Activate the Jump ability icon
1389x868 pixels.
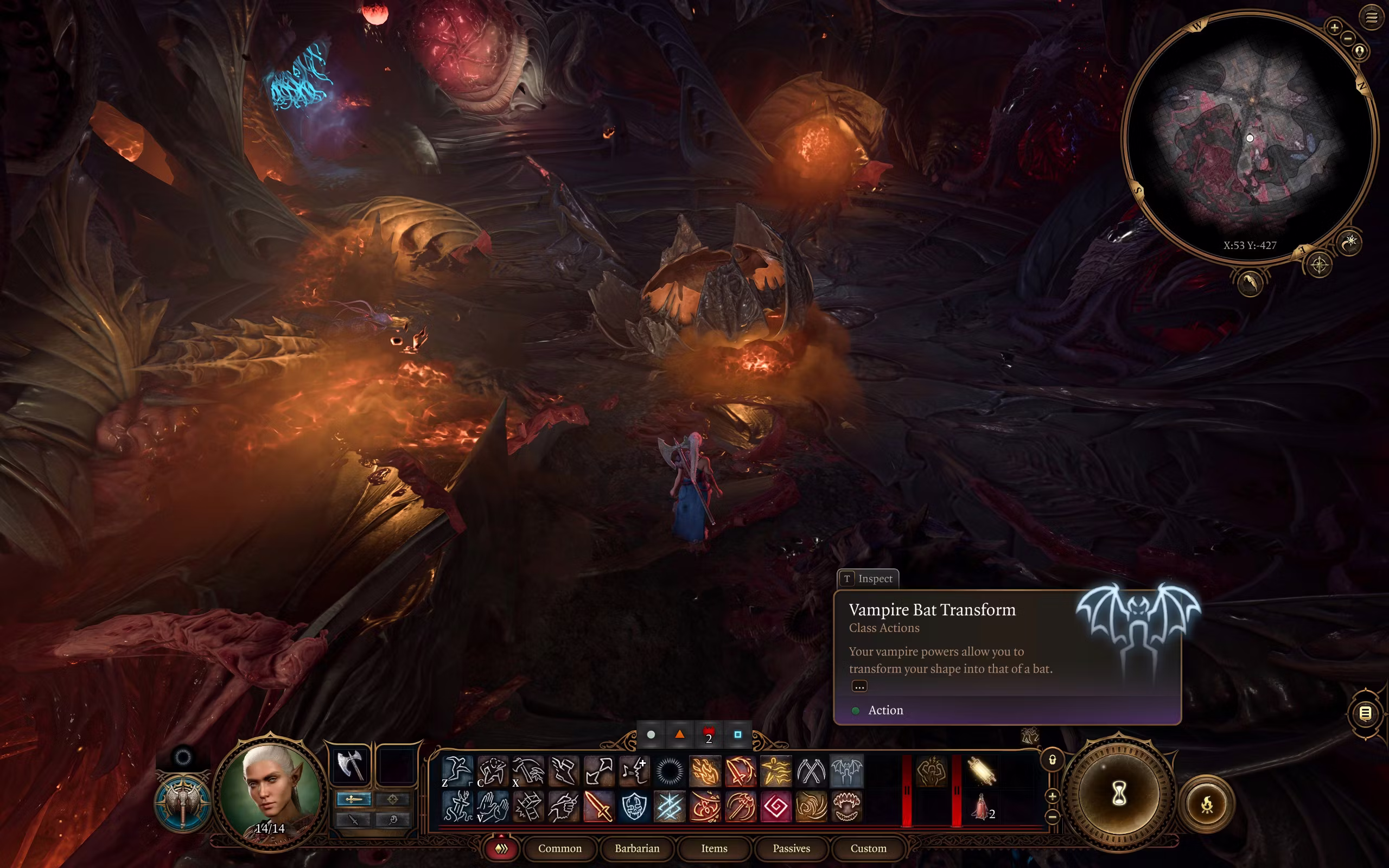coord(457,770)
